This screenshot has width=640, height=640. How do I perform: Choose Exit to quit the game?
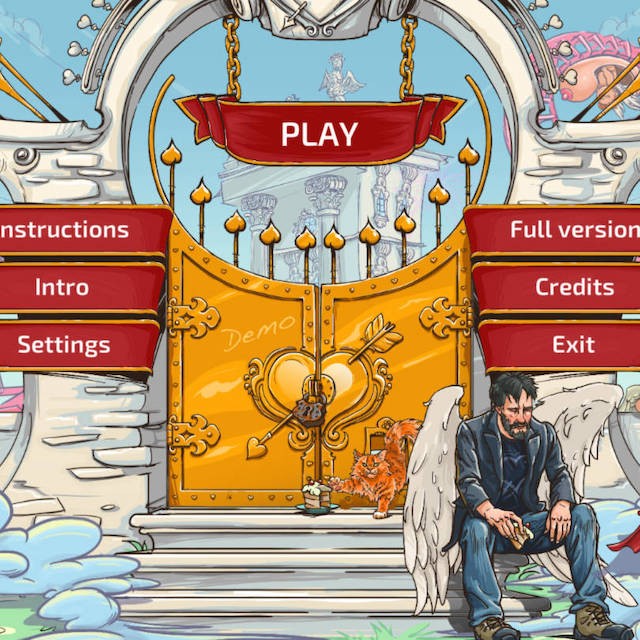574,346
